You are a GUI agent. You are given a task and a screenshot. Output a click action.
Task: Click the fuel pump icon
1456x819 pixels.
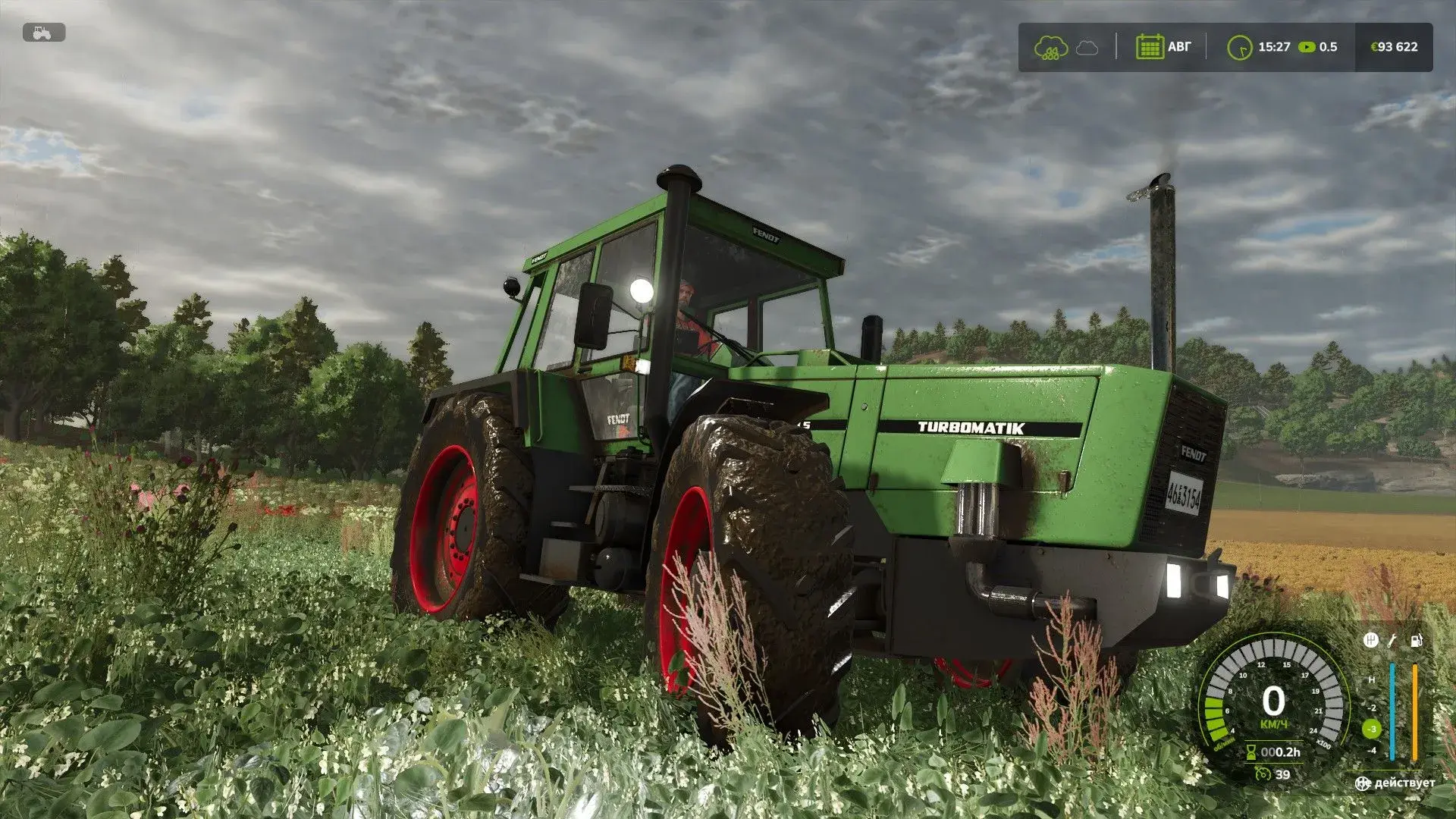point(1416,641)
